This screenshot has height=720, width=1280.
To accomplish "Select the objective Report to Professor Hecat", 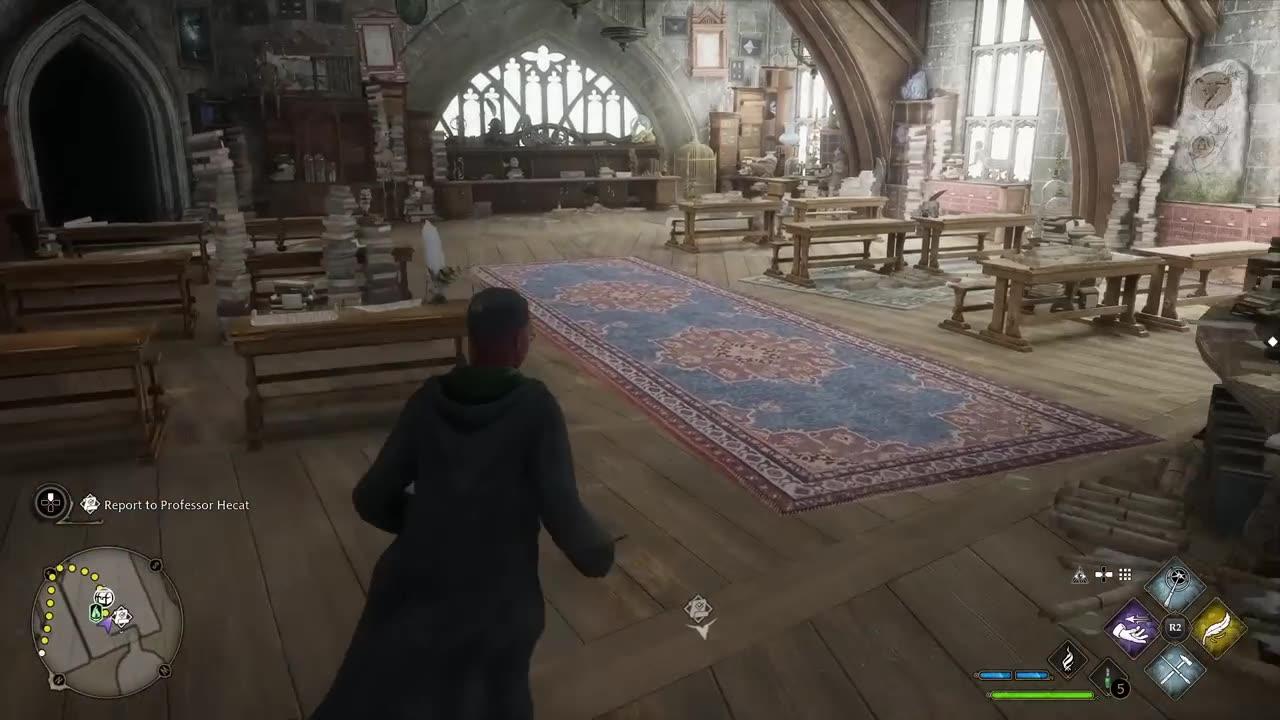I will click(178, 504).
